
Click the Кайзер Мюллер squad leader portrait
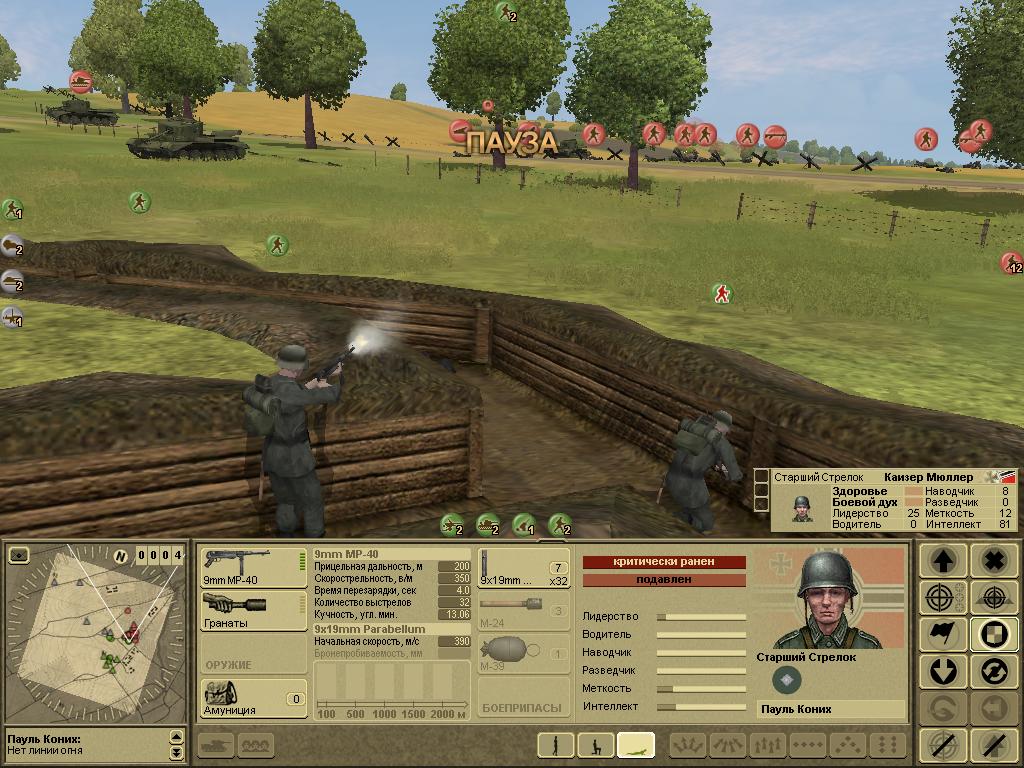[x=802, y=508]
